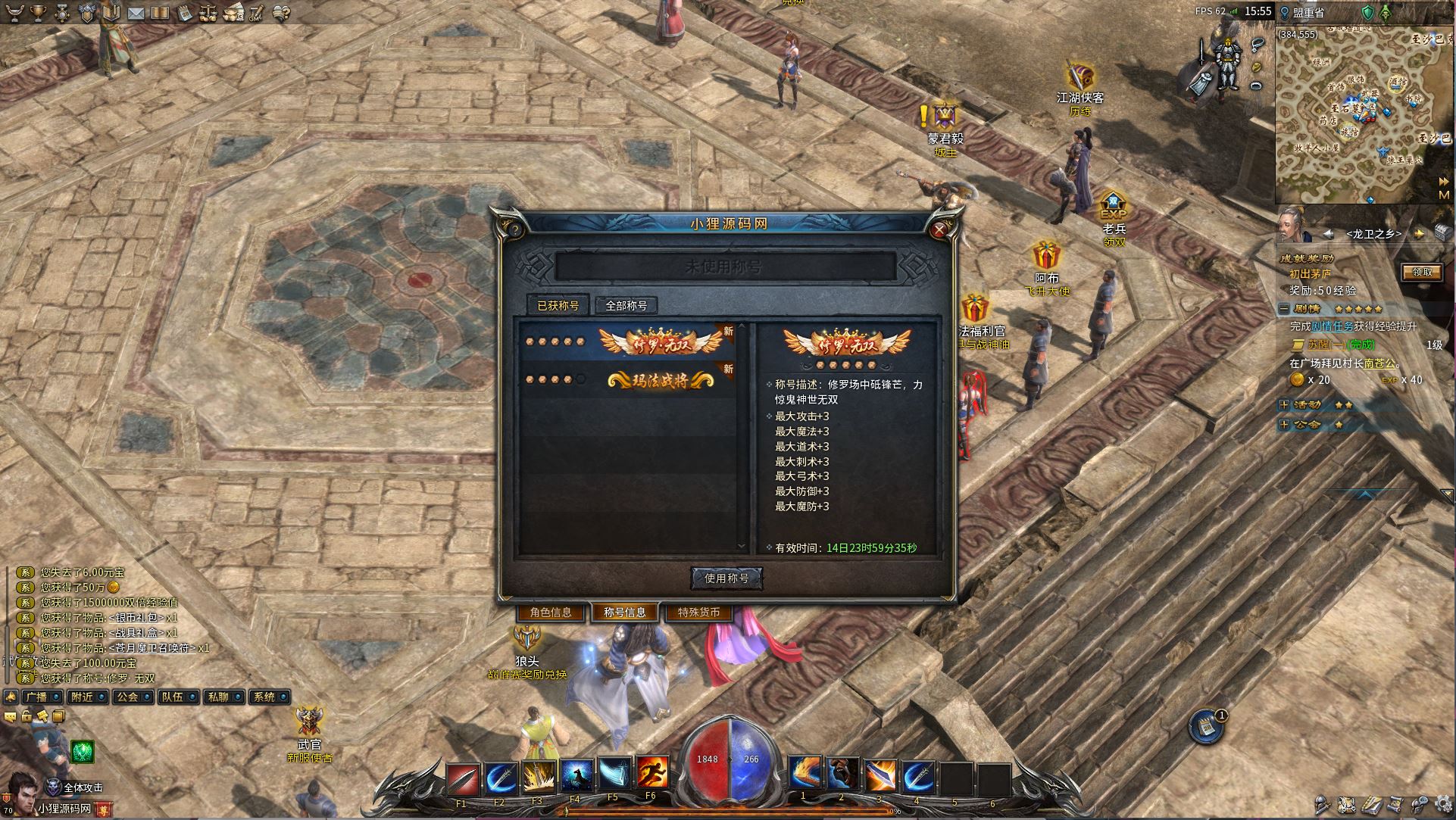This screenshot has height=820, width=1456.
Task: Claim the achievement reward with 领取
Action: coord(1421,273)
